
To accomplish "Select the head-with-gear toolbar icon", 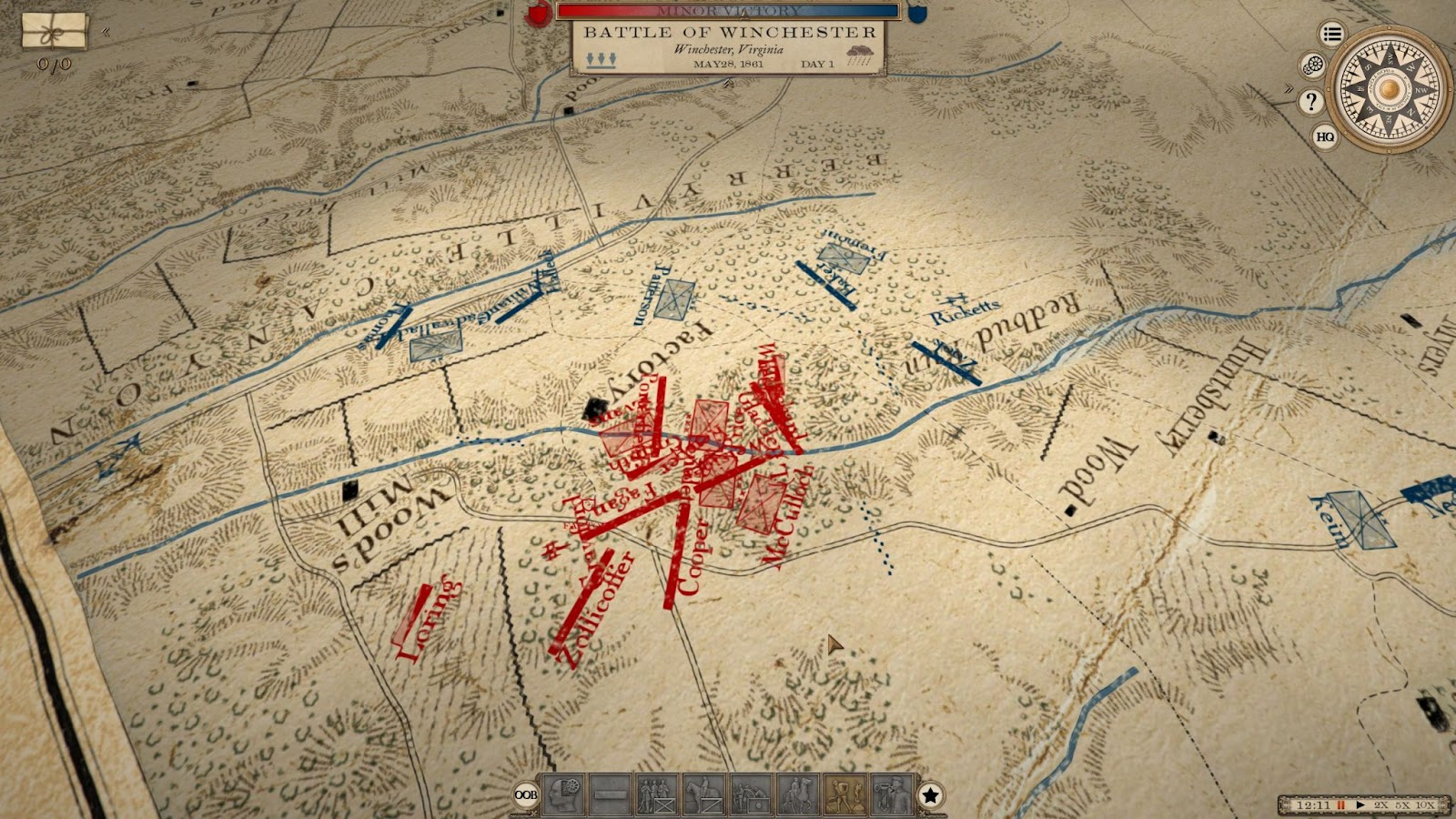I will (563, 794).
